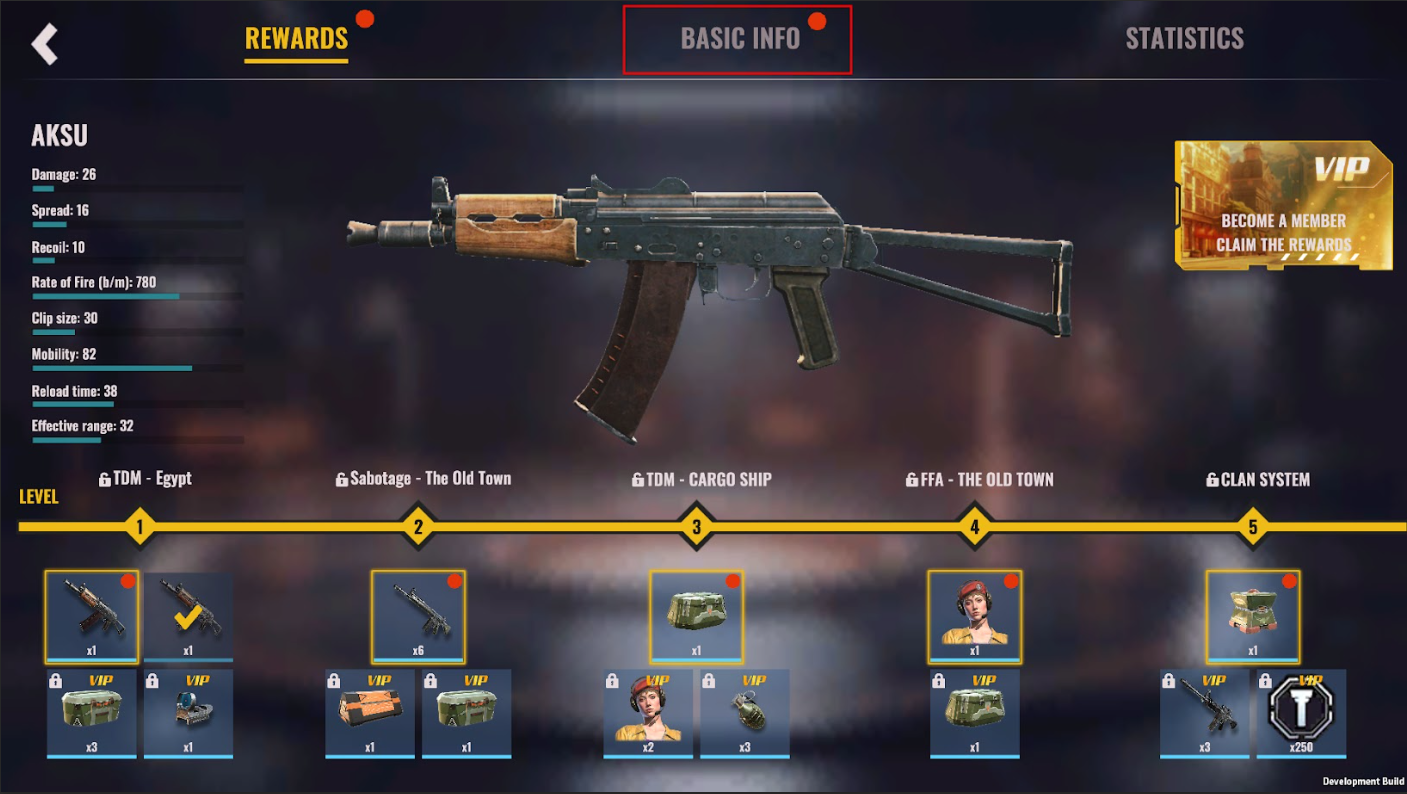Image resolution: width=1407 pixels, height=794 pixels.
Task: Go back using the arrow button
Action: pyautogui.click(x=45, y=44)
